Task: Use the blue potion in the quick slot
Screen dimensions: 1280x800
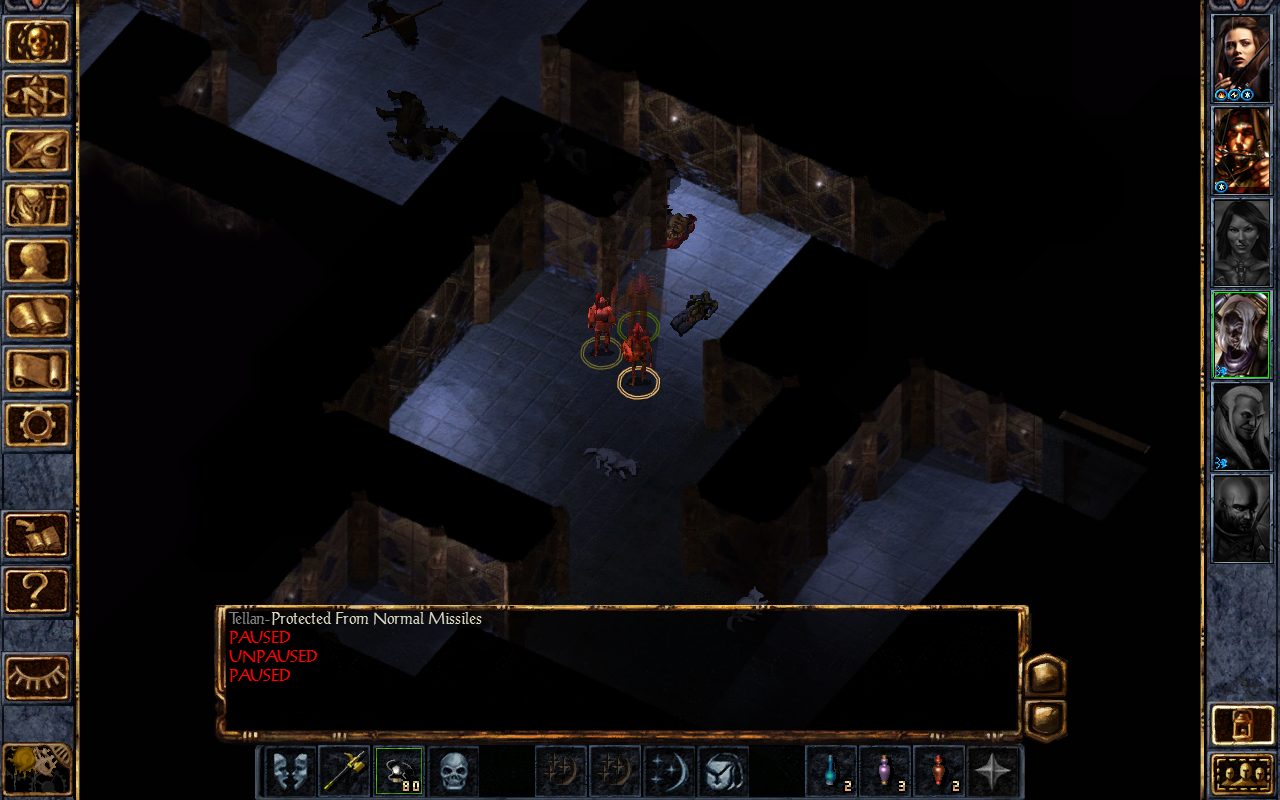Action: pos(832,771)
